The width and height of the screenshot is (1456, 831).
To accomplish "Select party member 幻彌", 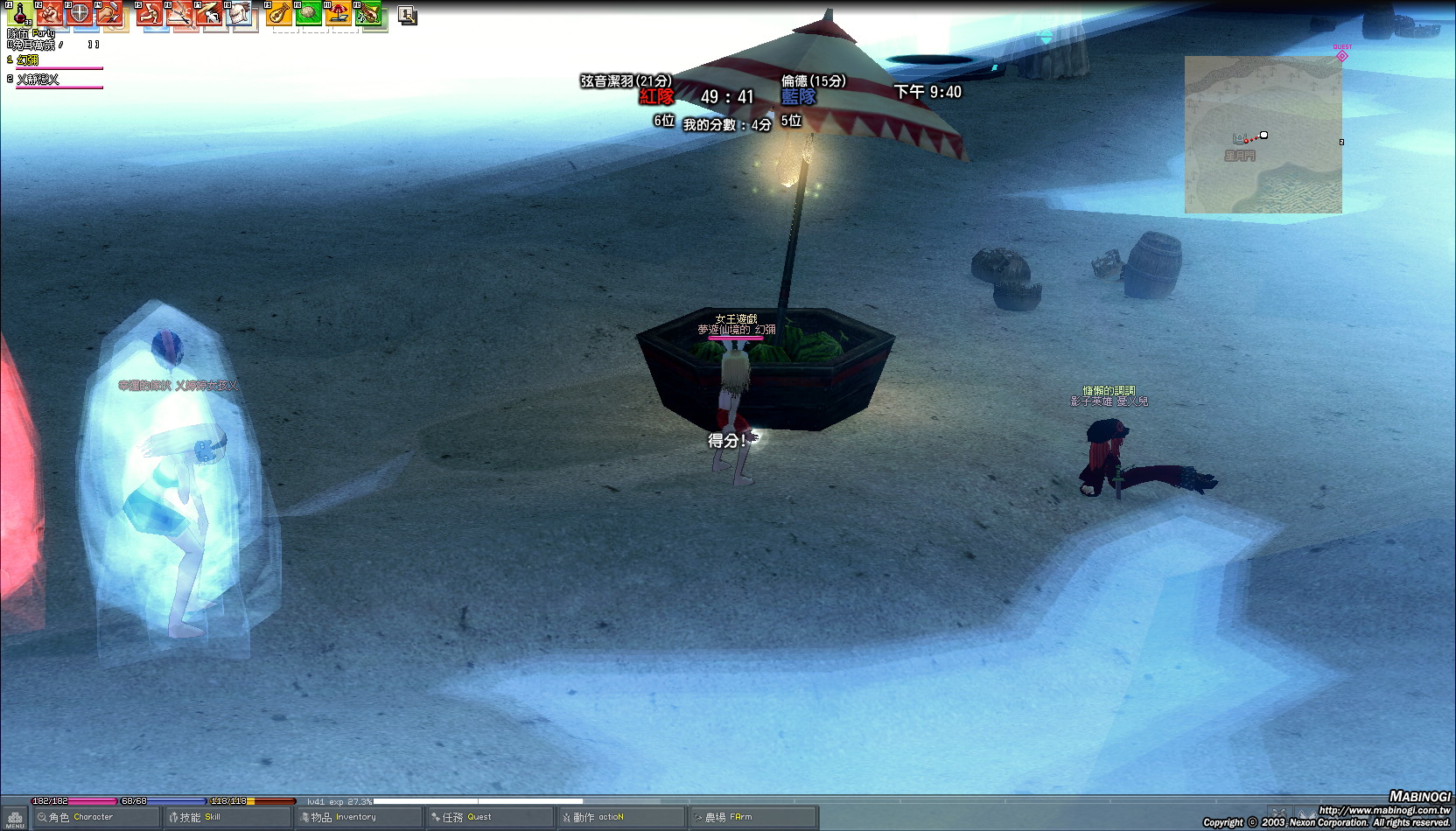I will tap(28, 60).
